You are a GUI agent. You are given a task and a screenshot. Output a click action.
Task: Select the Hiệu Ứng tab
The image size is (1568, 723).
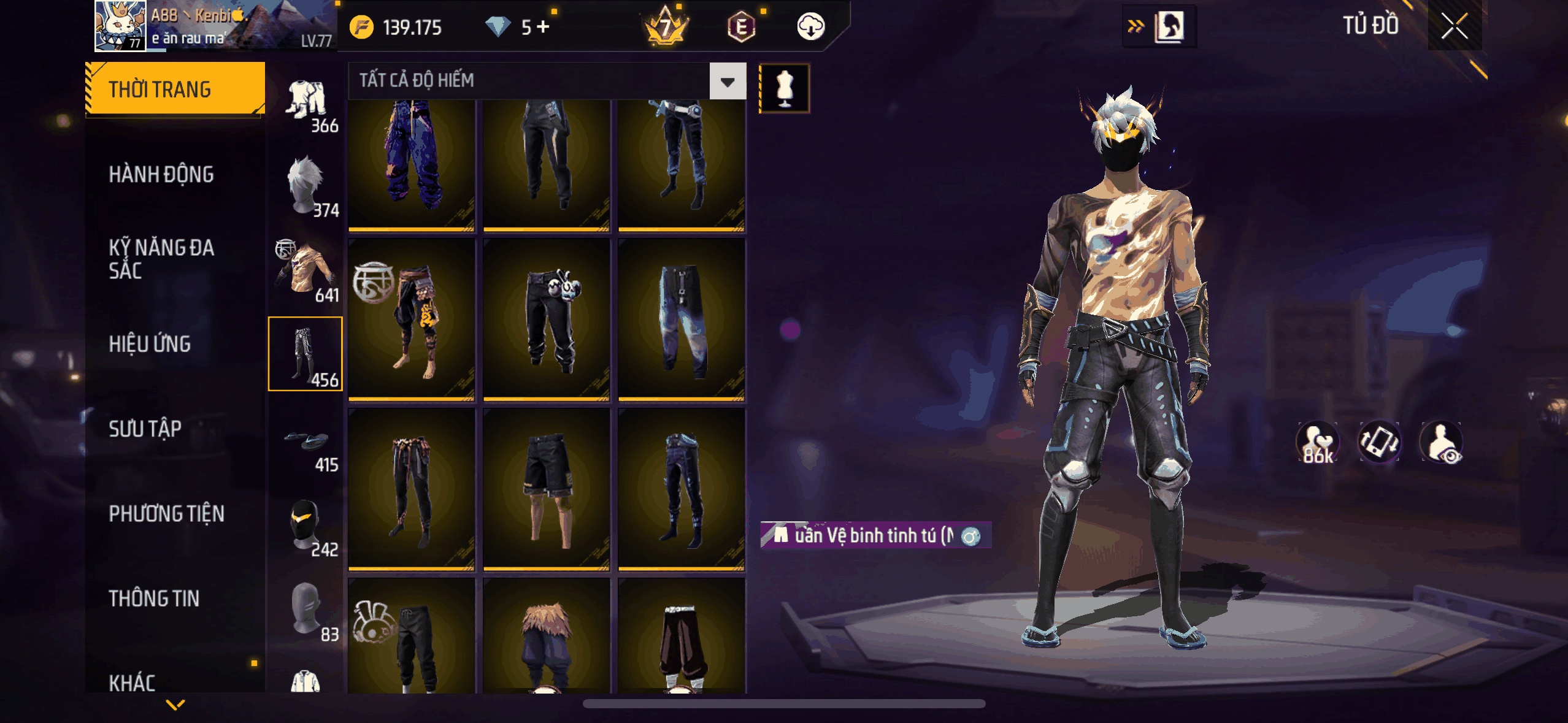150,344
